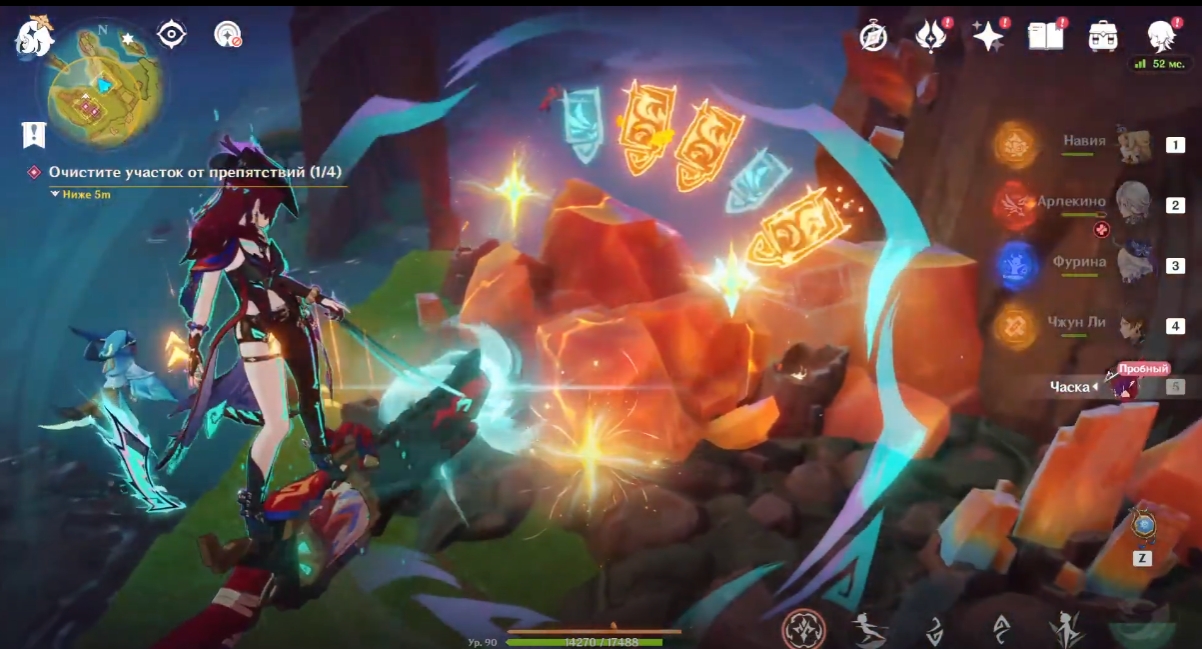Switch to party member Фурина
Image resolution: width=1202 pixels, height=649 pixels.
click(1134, 265)
